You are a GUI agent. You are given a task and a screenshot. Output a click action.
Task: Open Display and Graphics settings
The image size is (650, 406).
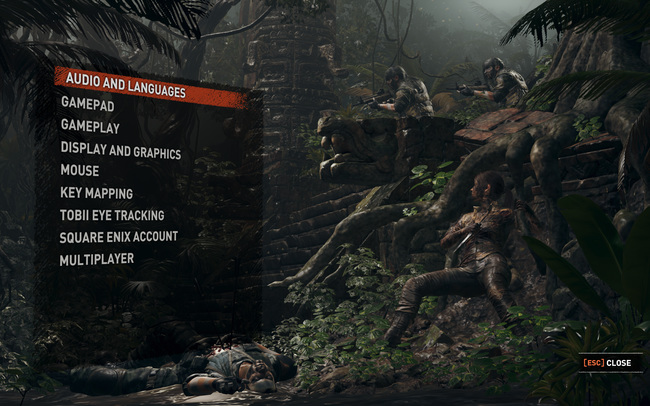(x=121, y=152)
